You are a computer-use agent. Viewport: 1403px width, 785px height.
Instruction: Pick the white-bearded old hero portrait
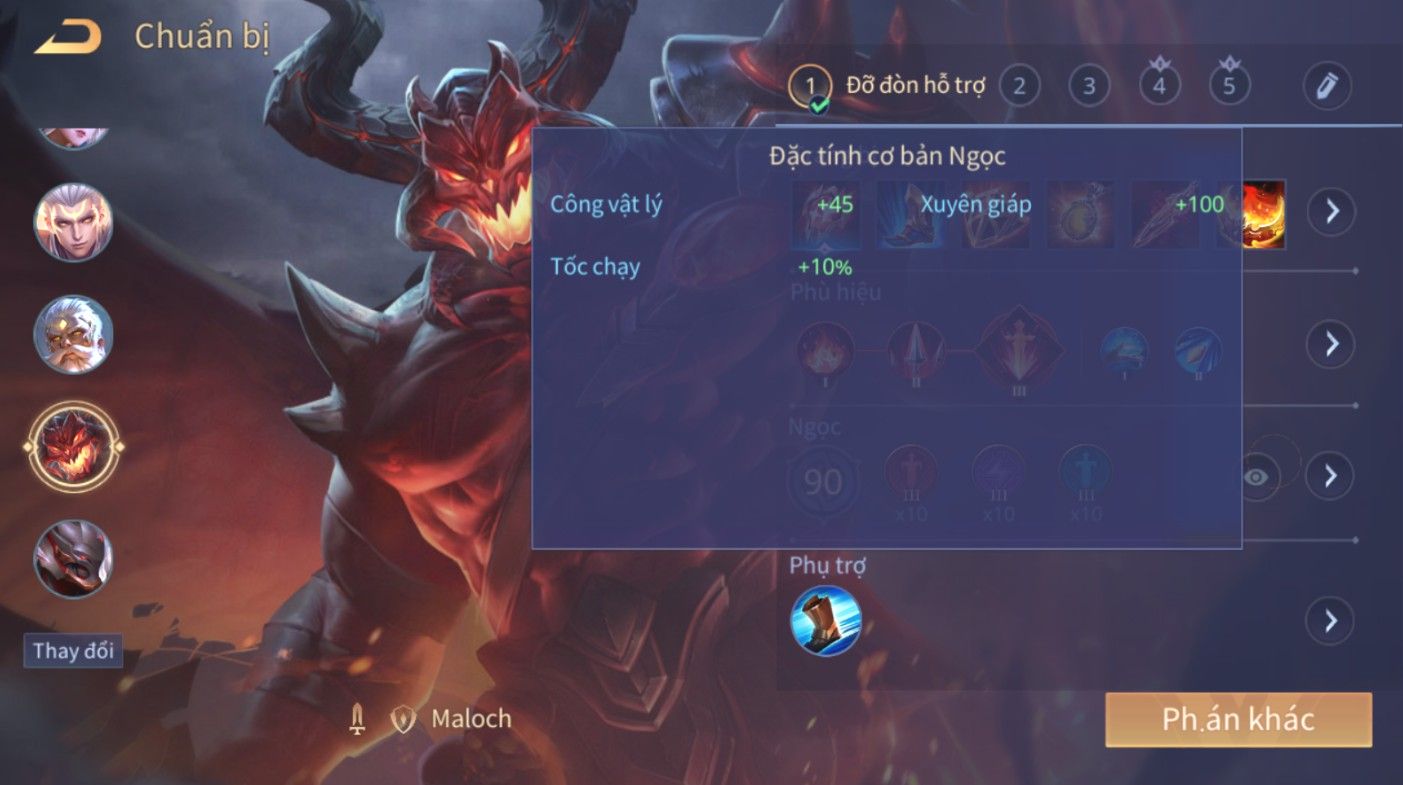[73, 334]
